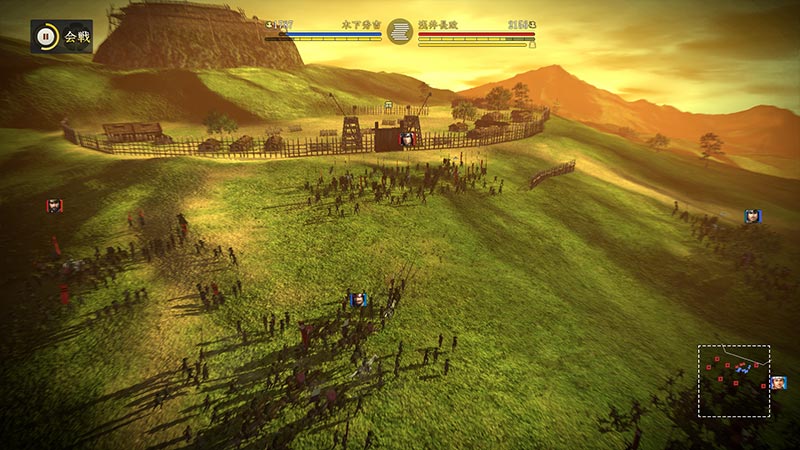Select the officer portrait beside the minimap
800x450 pixels.
(x=777, y=382)
